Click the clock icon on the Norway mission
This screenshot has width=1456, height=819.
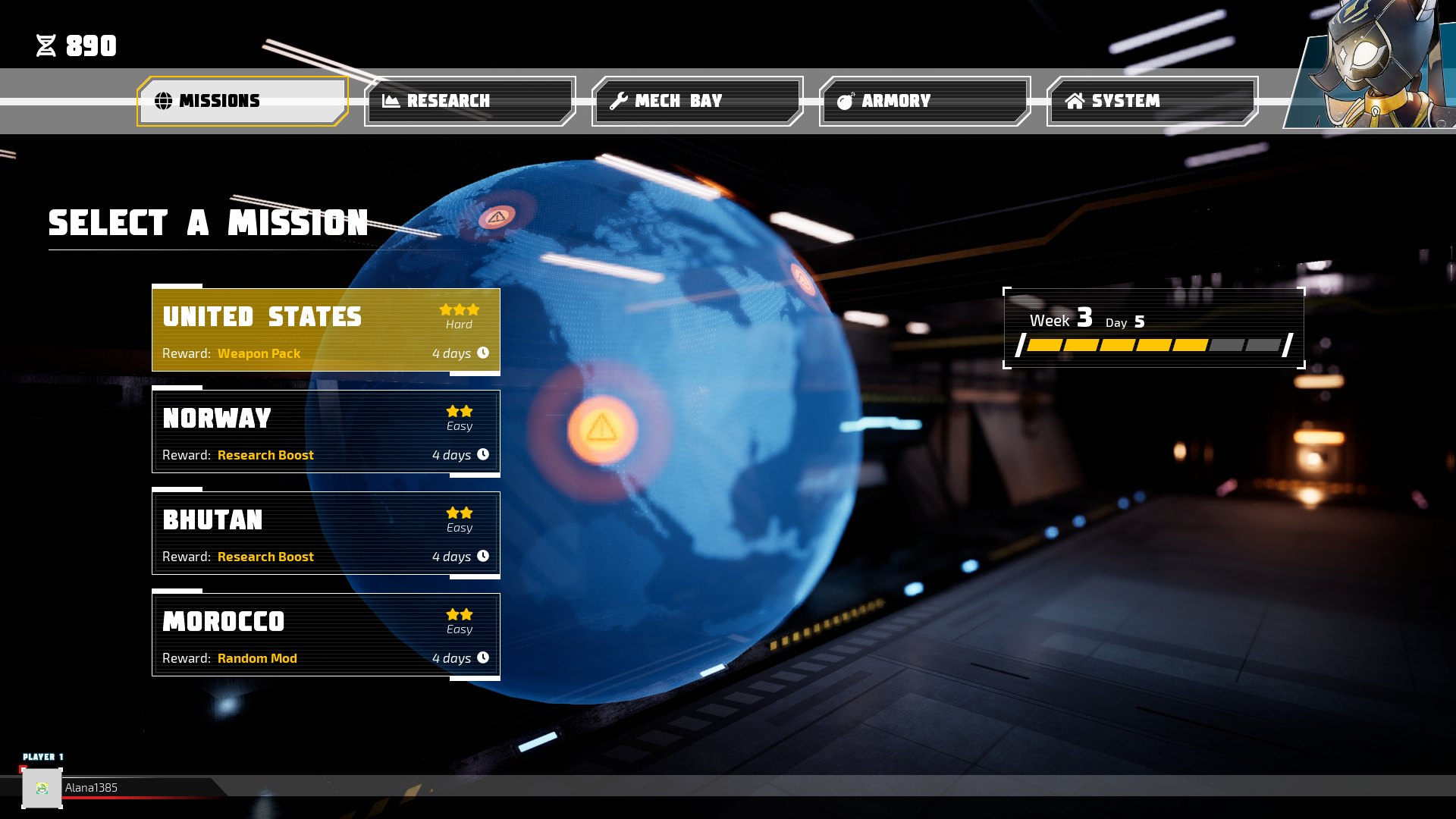pyautogui.click(x=484, y=454)
